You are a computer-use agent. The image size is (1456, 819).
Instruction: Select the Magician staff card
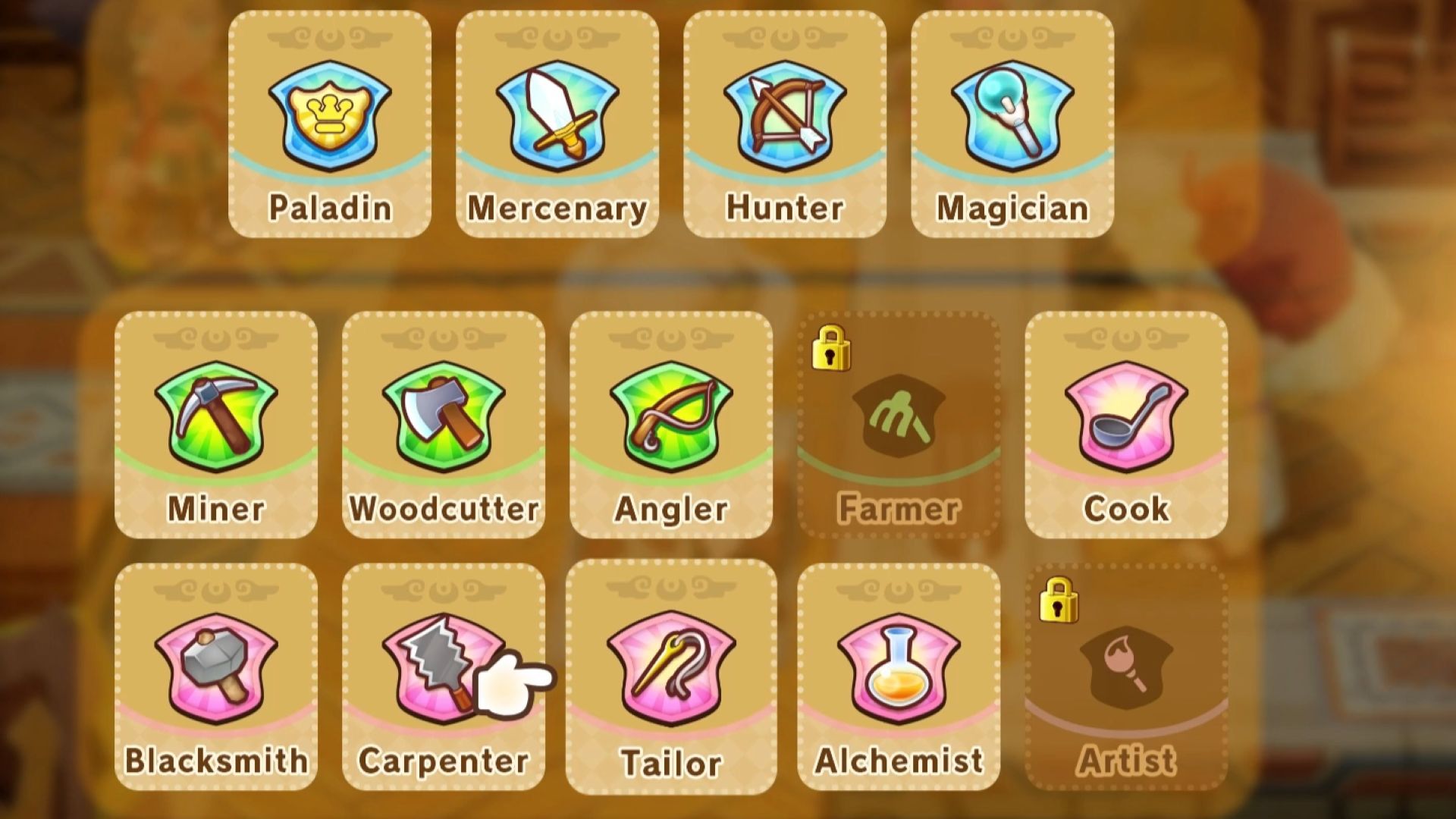coord(1012,124)
